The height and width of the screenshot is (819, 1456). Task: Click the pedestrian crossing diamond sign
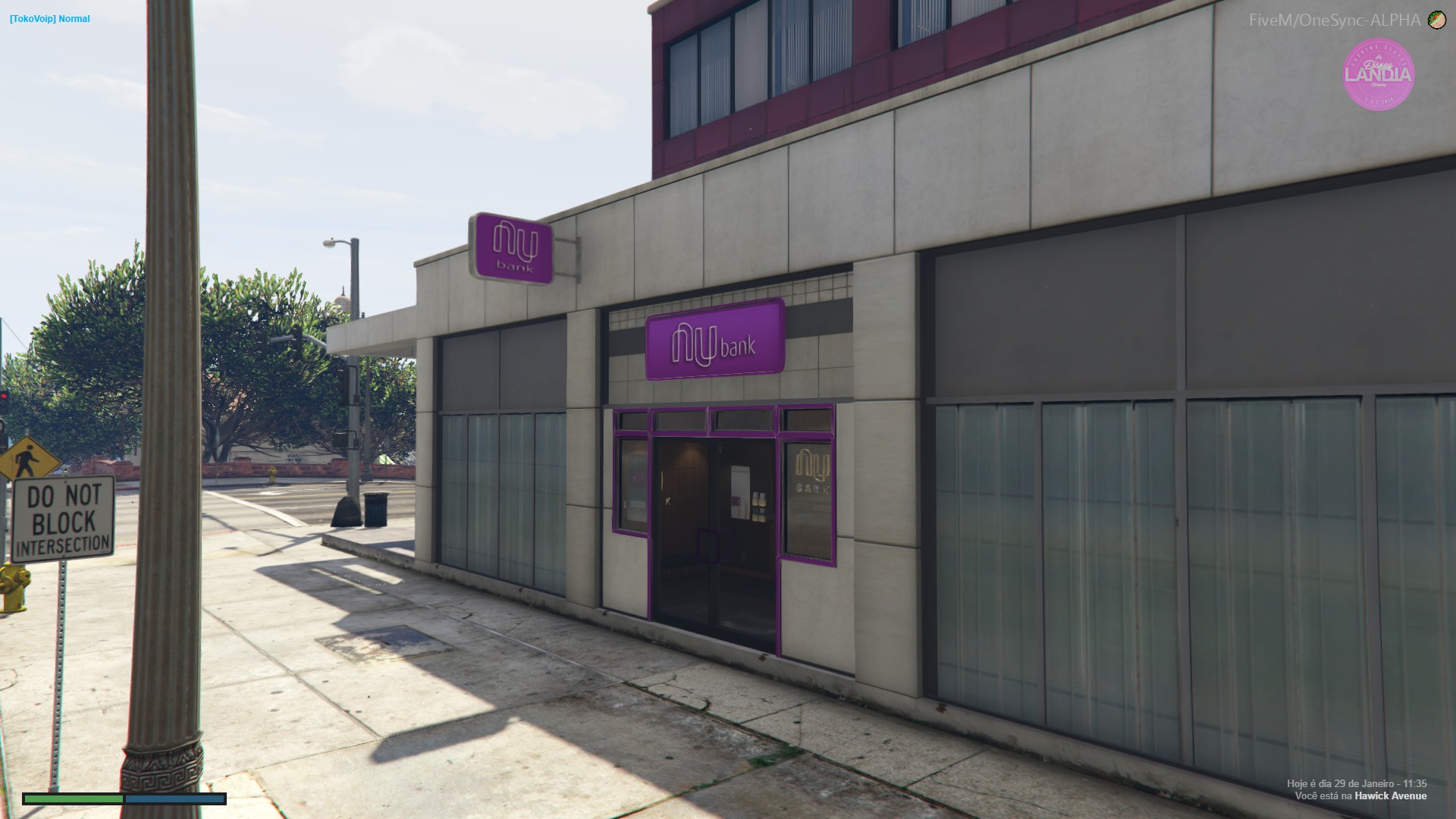[29, 458]
